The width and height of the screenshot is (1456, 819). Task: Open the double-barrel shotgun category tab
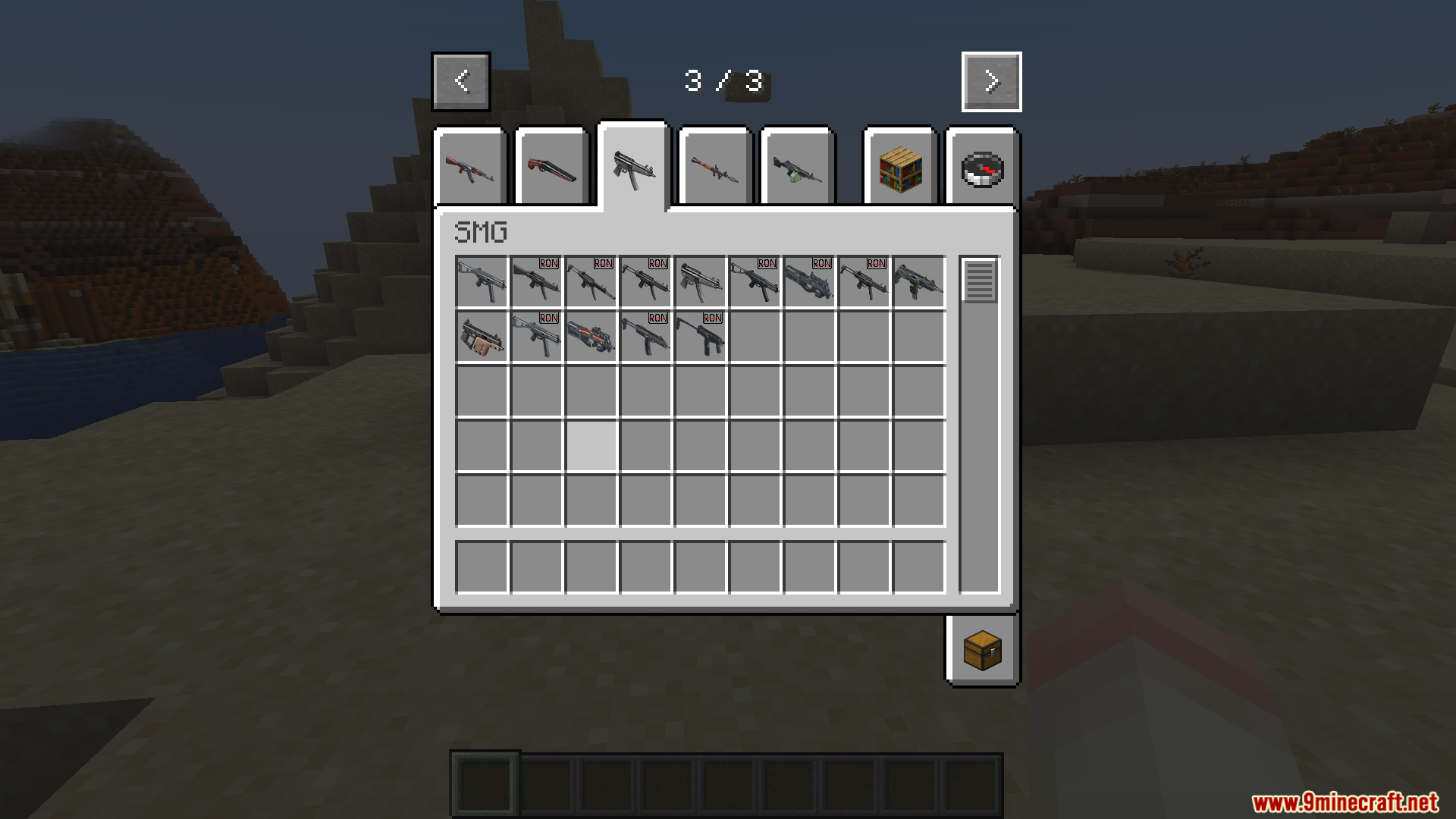[551, 167]
